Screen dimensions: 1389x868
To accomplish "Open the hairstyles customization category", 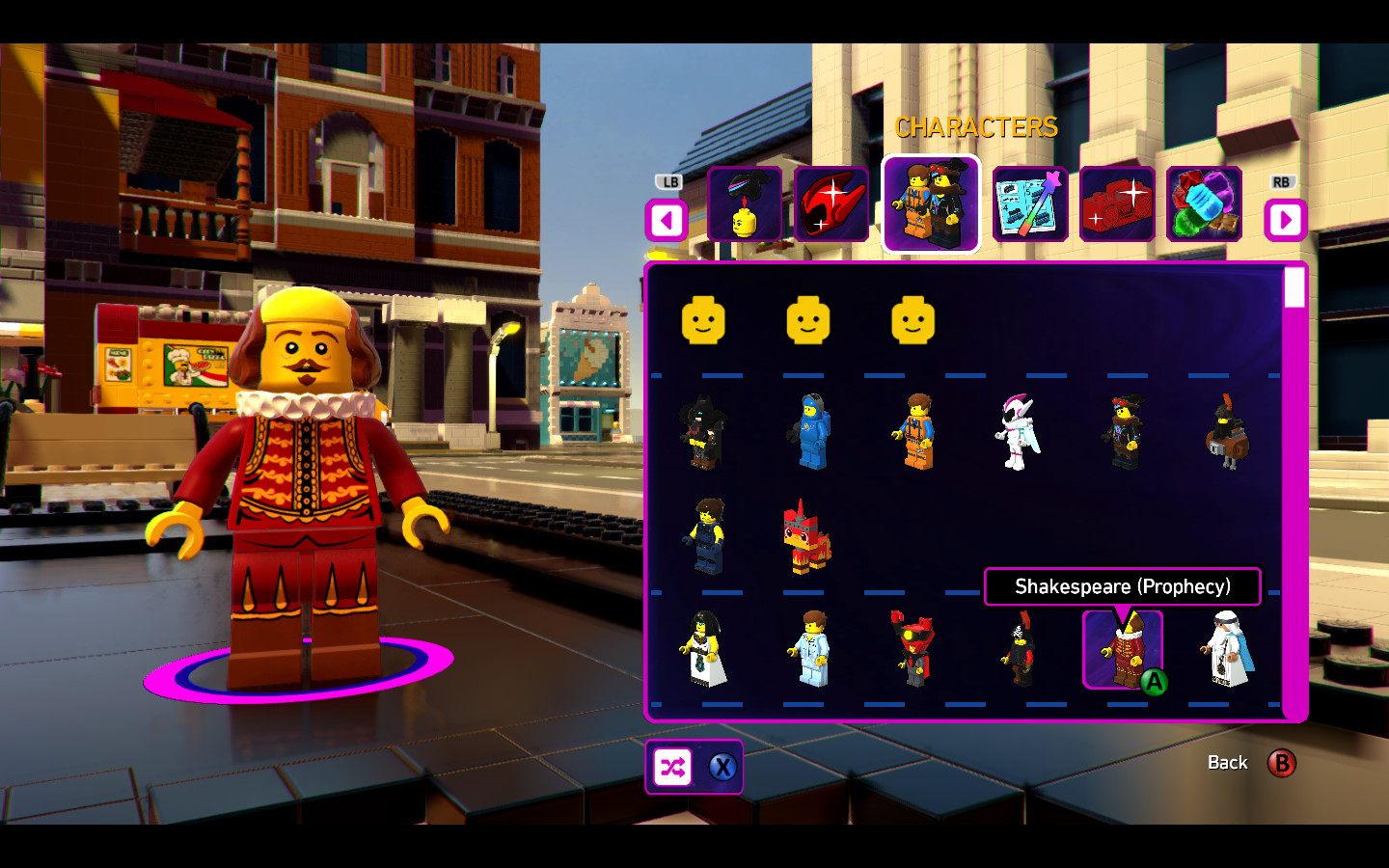I will pyautogui.click(x=746, y=205).
